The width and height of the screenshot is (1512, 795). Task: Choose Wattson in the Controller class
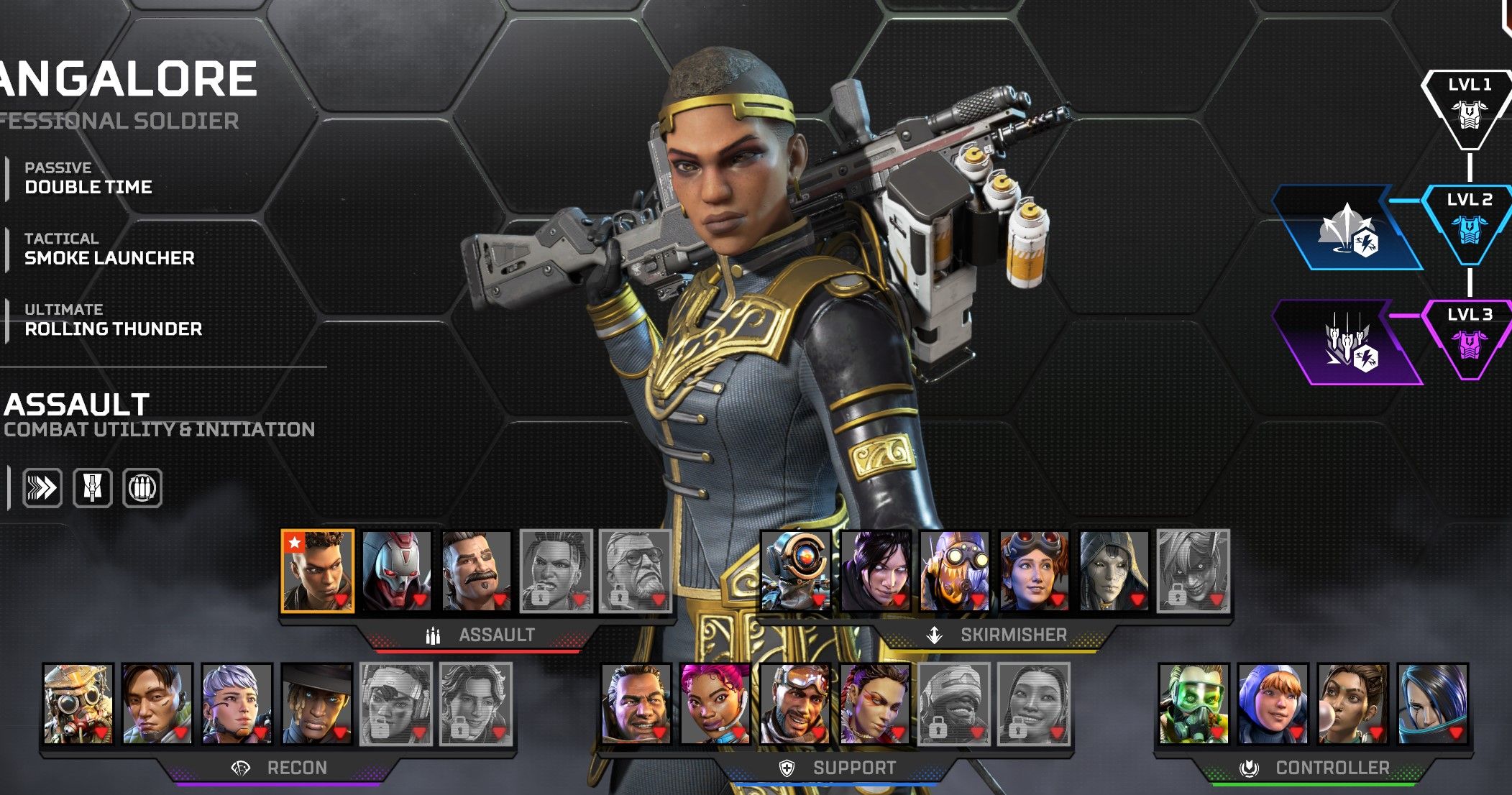click(x=1273, y=704)
